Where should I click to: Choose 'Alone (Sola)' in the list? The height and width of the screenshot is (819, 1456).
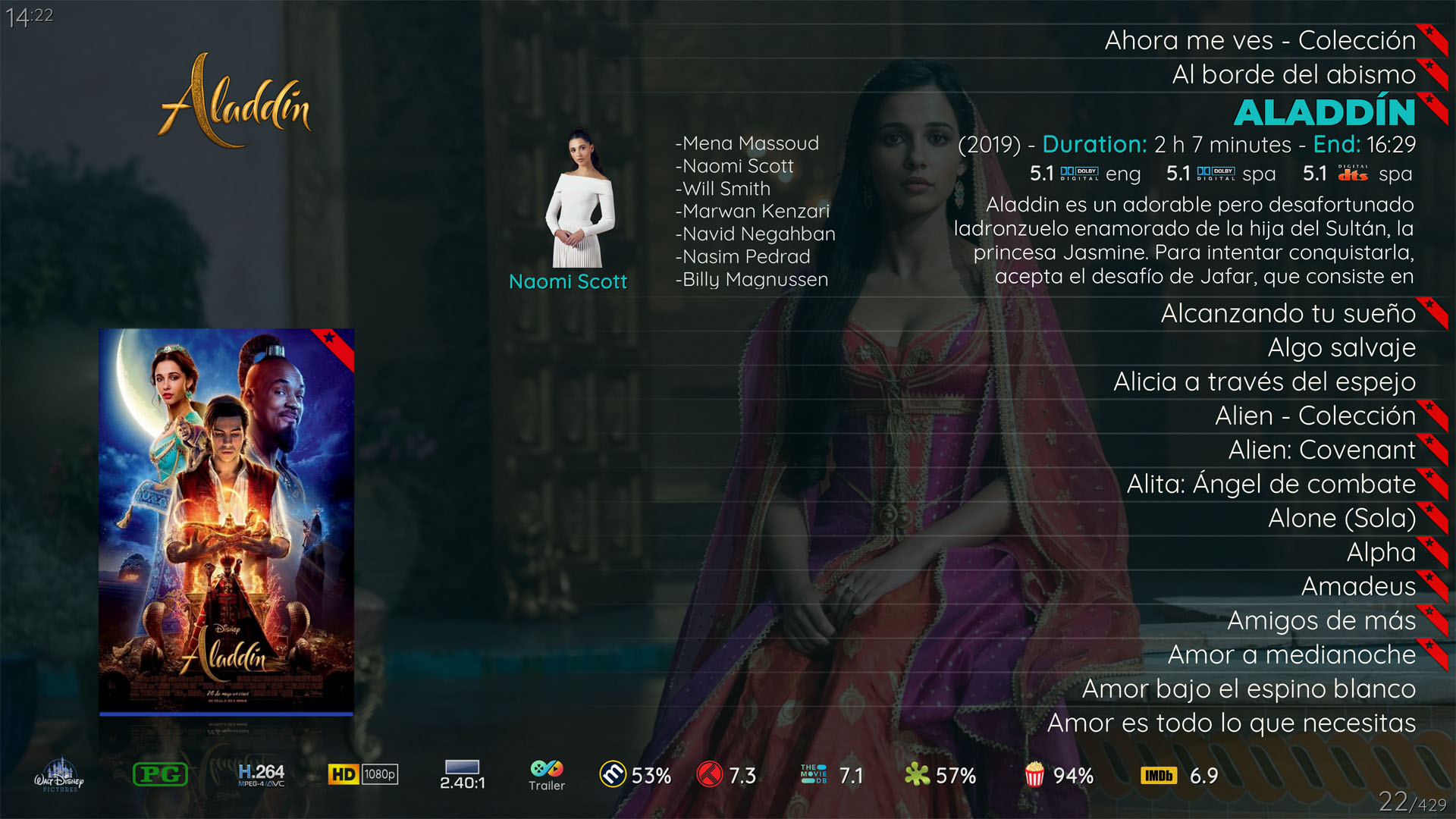click(x=1341, y=518)
